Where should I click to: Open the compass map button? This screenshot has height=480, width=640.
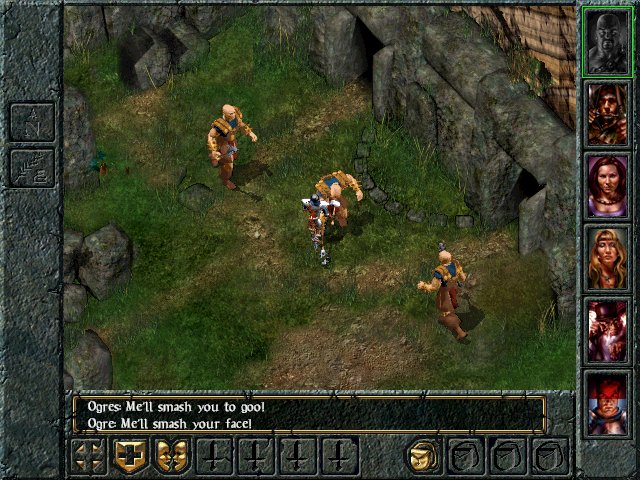point(31,122)
